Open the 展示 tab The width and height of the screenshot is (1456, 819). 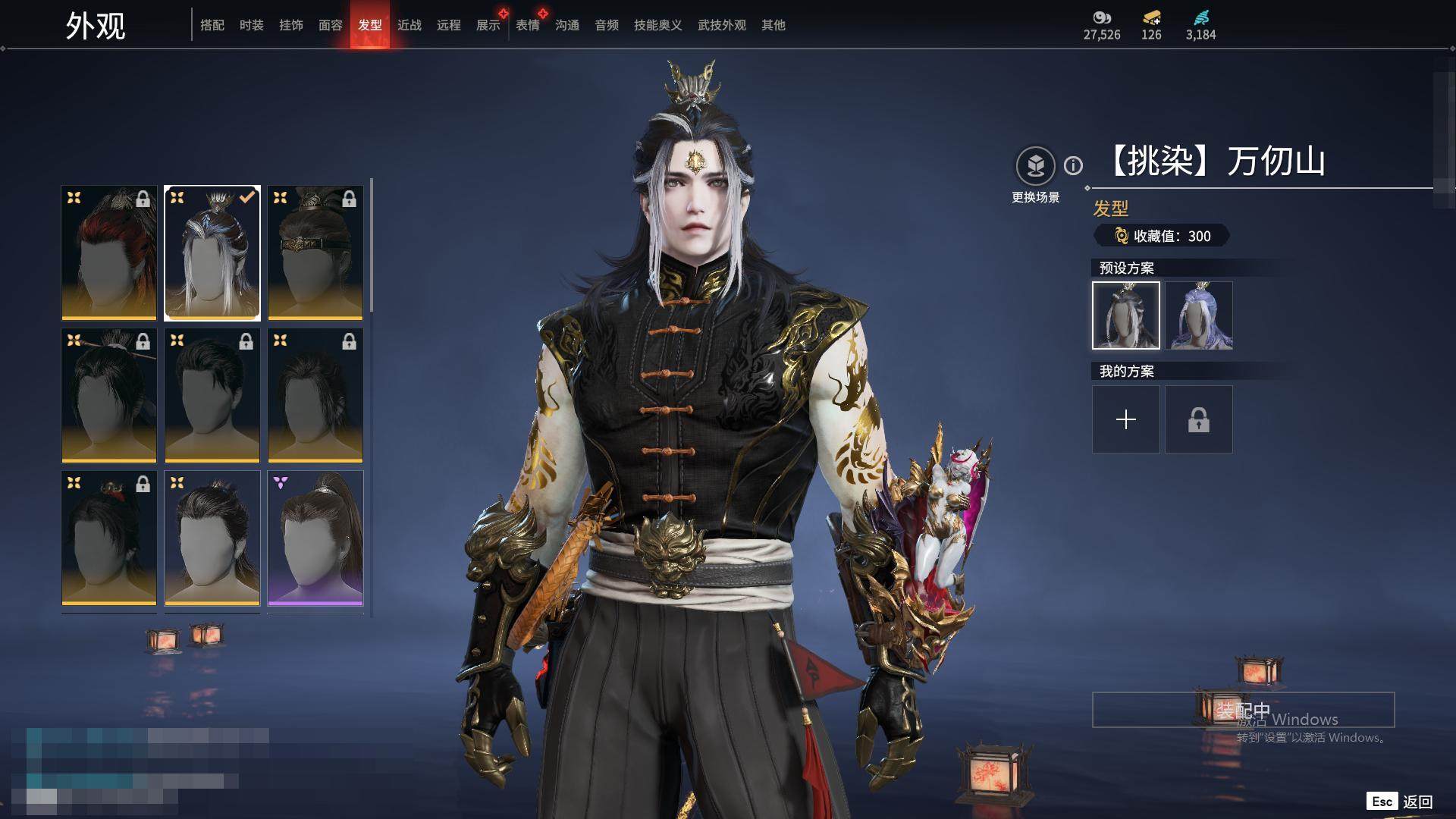(x=488, y=25)
